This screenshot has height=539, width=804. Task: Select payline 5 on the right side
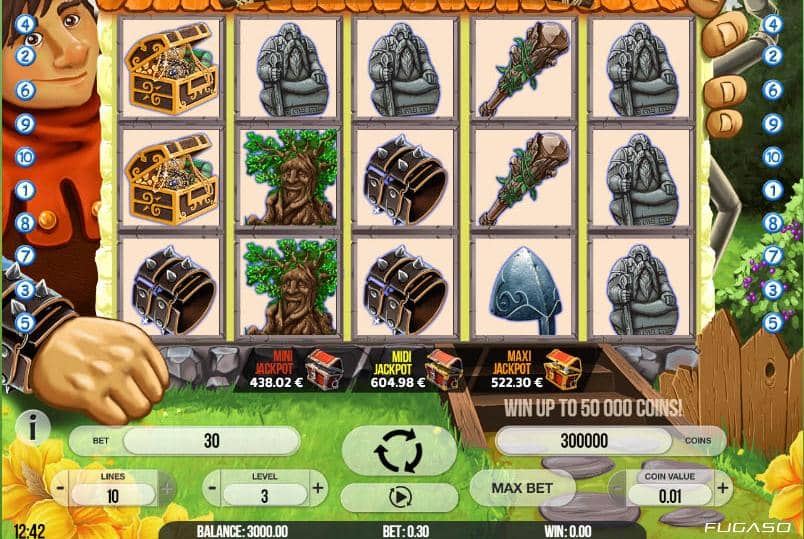click(x=772, y=322)
